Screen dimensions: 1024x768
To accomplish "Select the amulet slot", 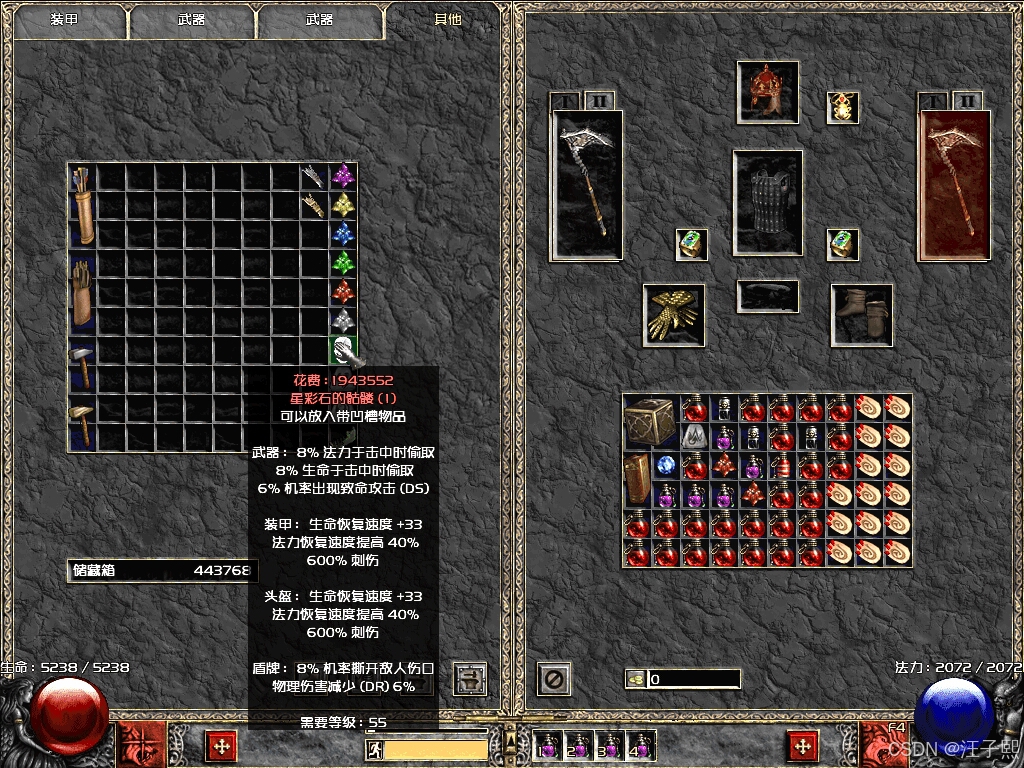I will [842, 108].
